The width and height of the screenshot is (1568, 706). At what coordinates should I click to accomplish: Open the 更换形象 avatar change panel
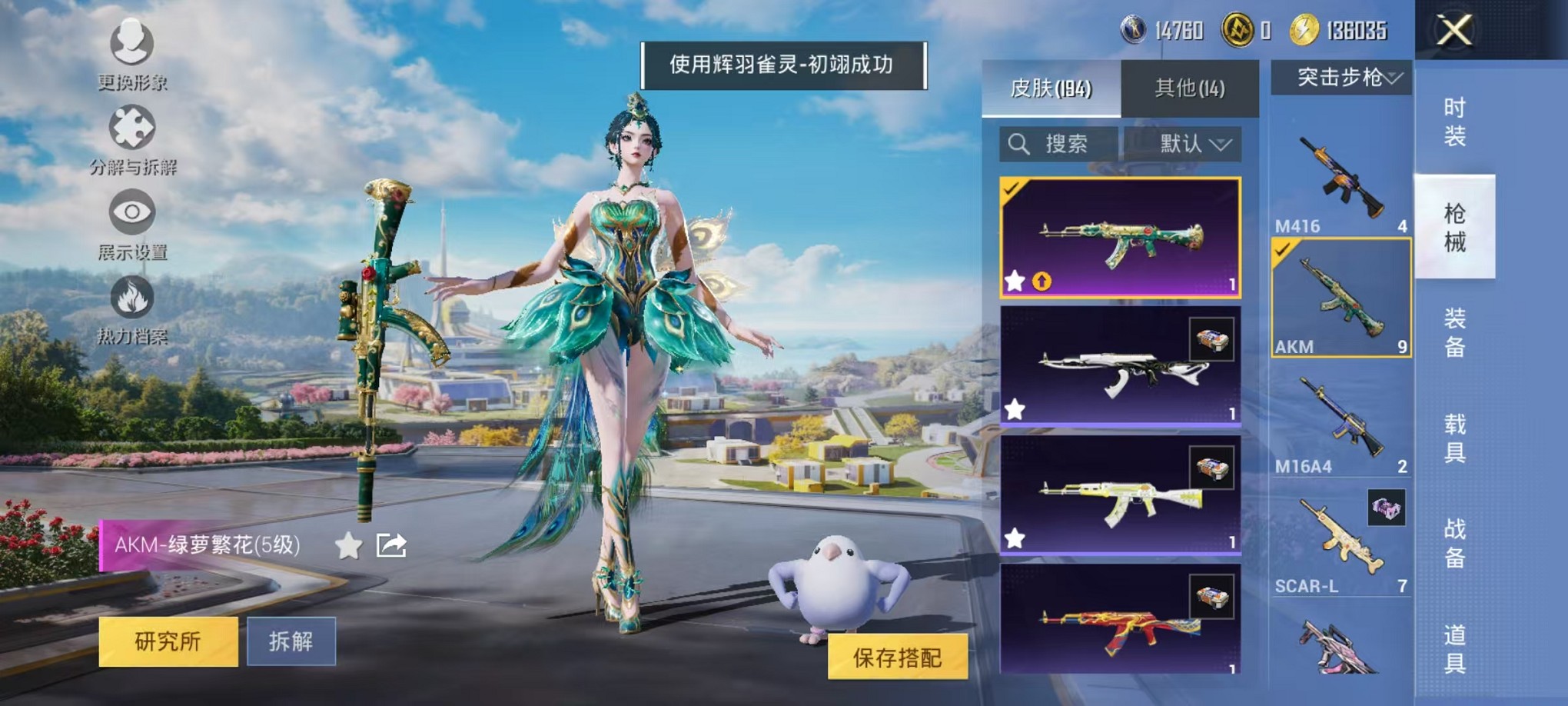click(x=132, y=48)
